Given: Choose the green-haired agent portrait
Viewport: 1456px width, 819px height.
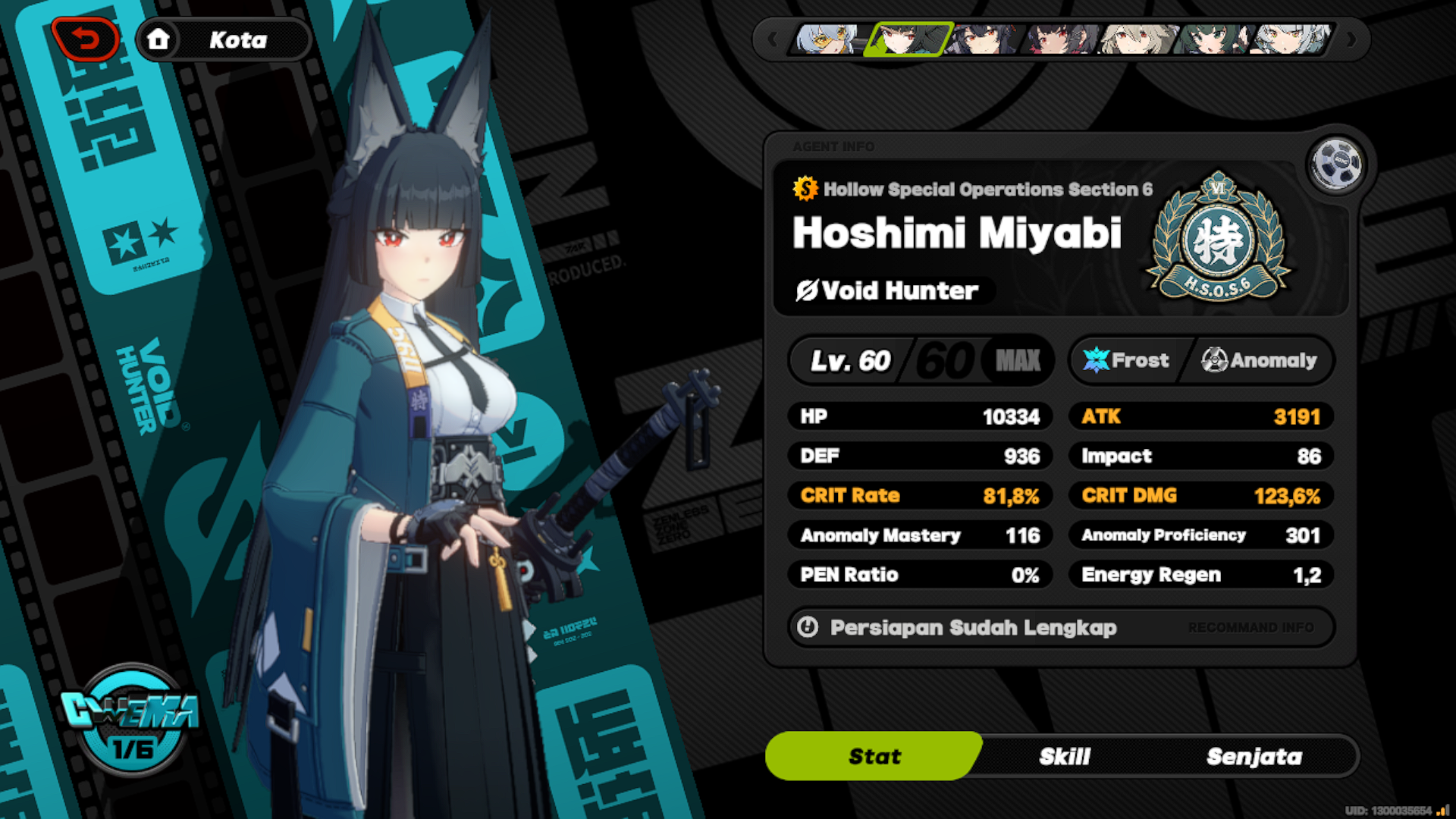Looking at the screenshot, I should (1212, 39).
